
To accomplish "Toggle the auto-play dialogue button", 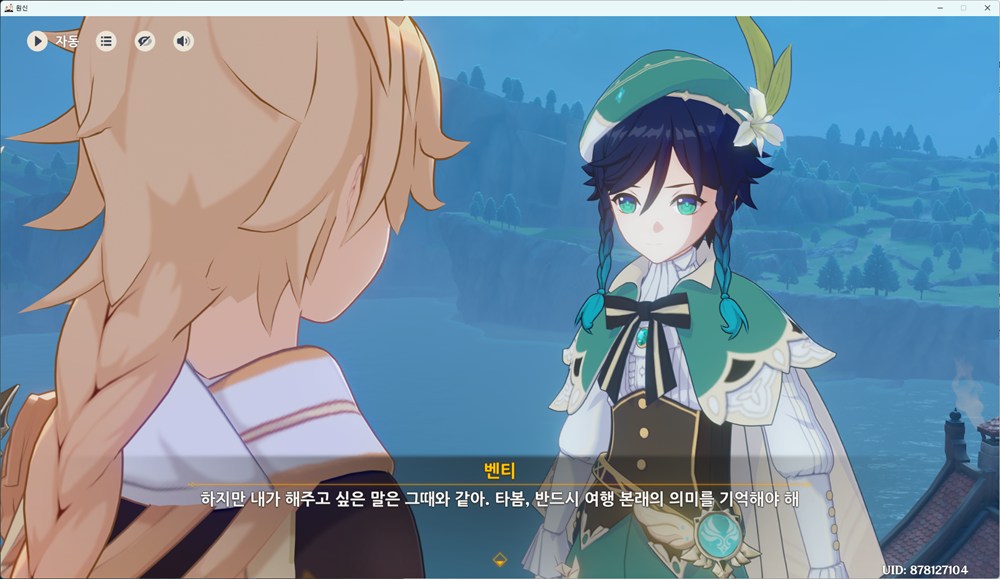I will [37, 41].
